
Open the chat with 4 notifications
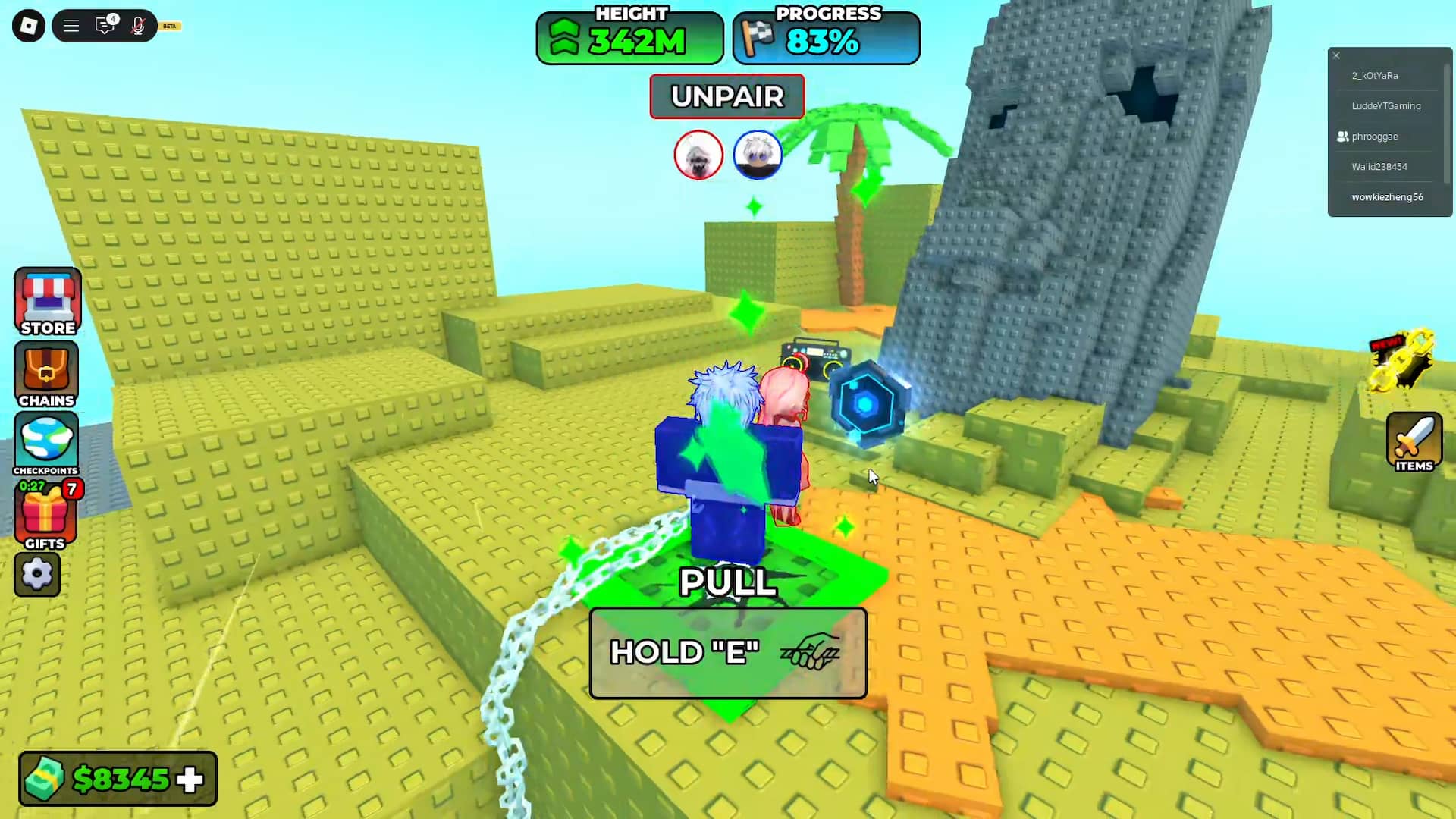click(x=105, y=25)
